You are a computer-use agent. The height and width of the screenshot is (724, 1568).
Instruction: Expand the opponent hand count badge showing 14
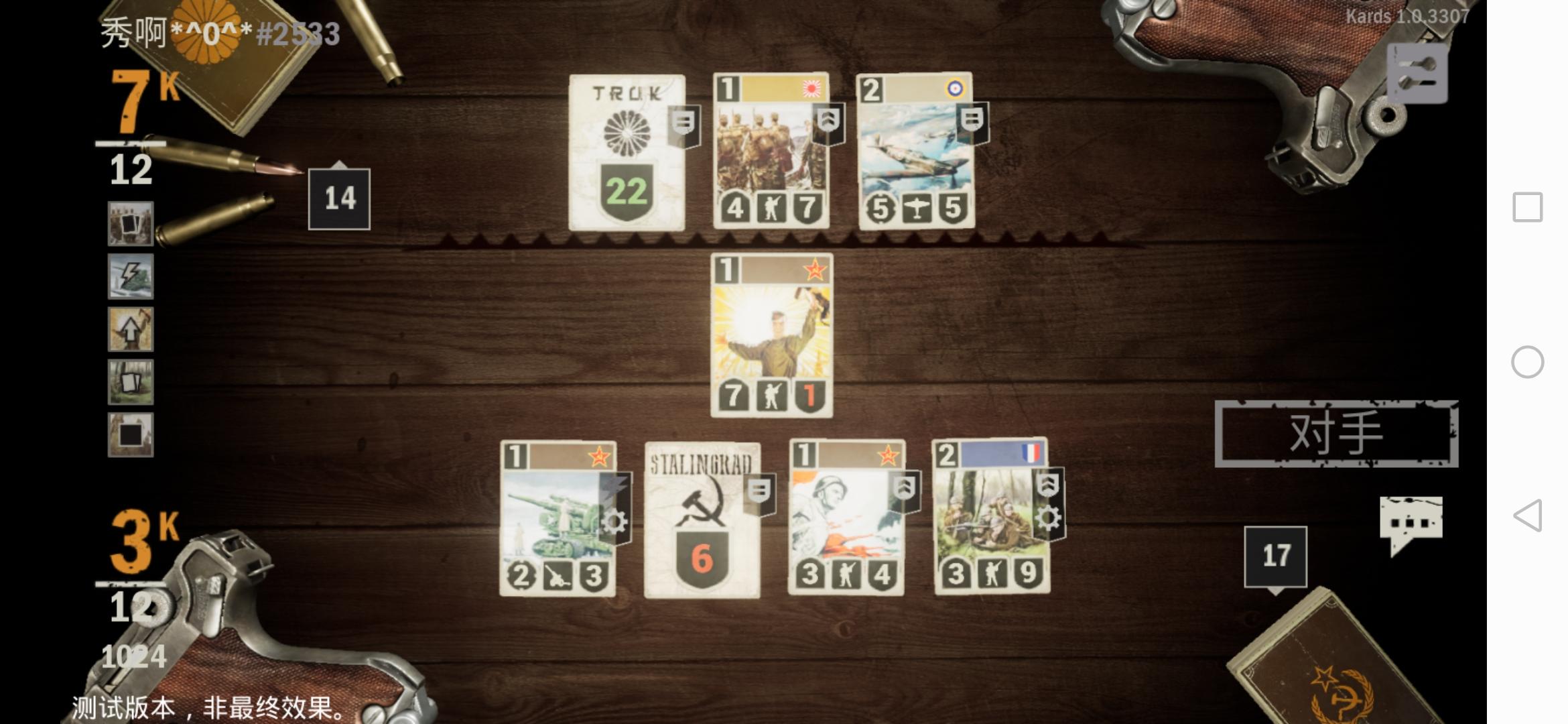(x=340, y=196)
